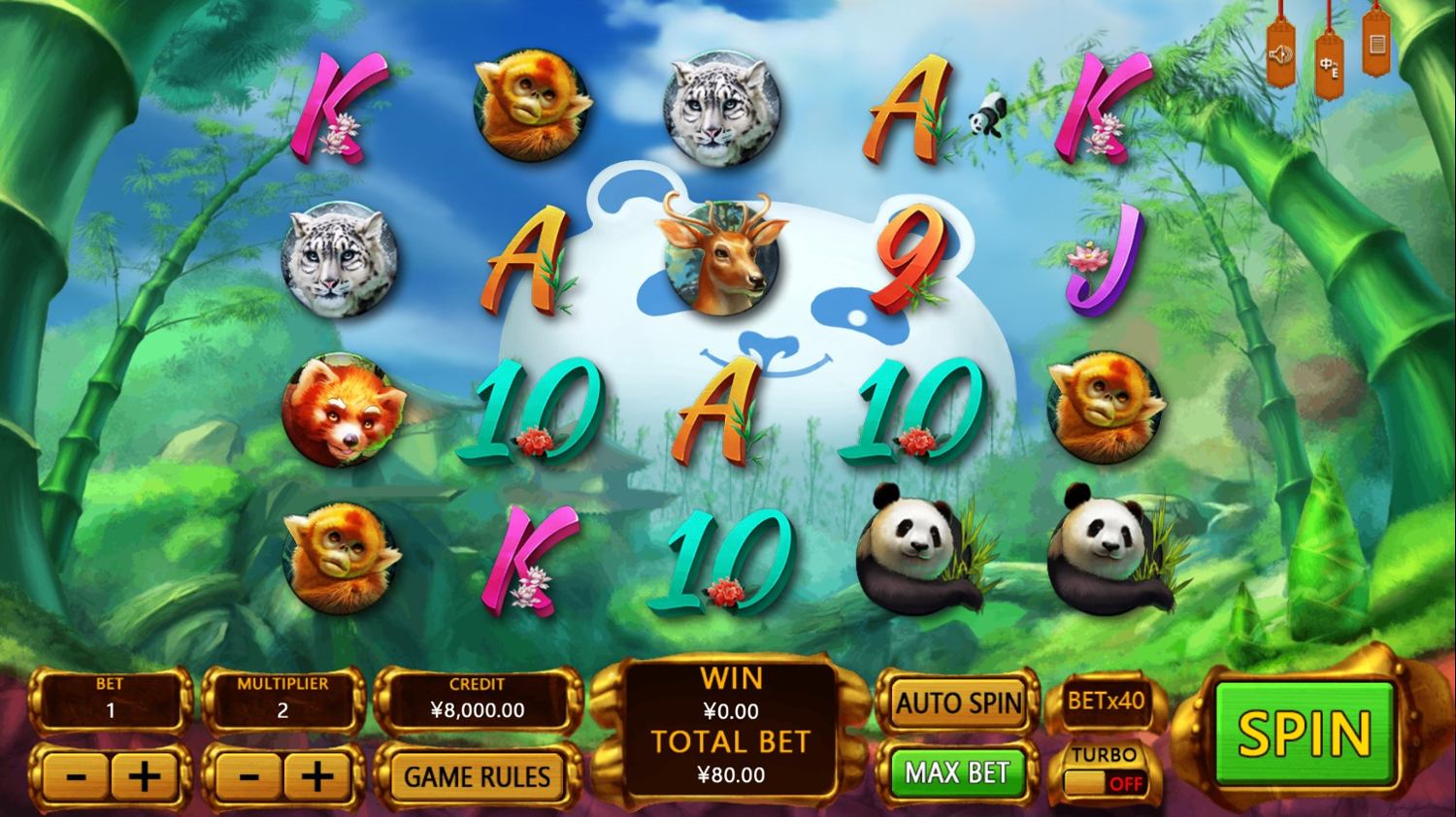Set the wager with Max Bet
The width and height of the screenshot is (1456, 817).
tap(957, 772)
